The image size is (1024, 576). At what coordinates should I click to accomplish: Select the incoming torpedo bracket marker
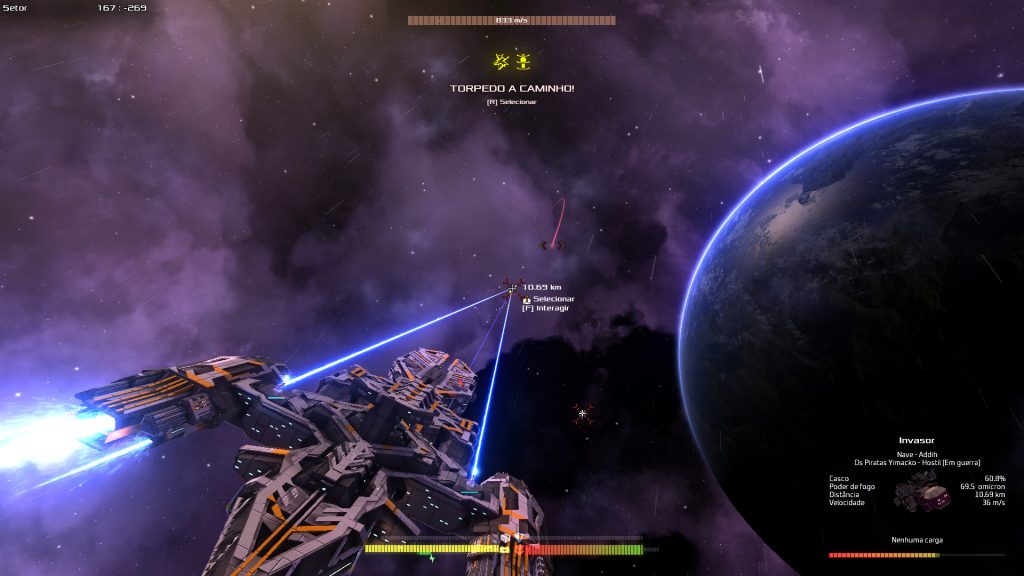(x=552, y=245)
